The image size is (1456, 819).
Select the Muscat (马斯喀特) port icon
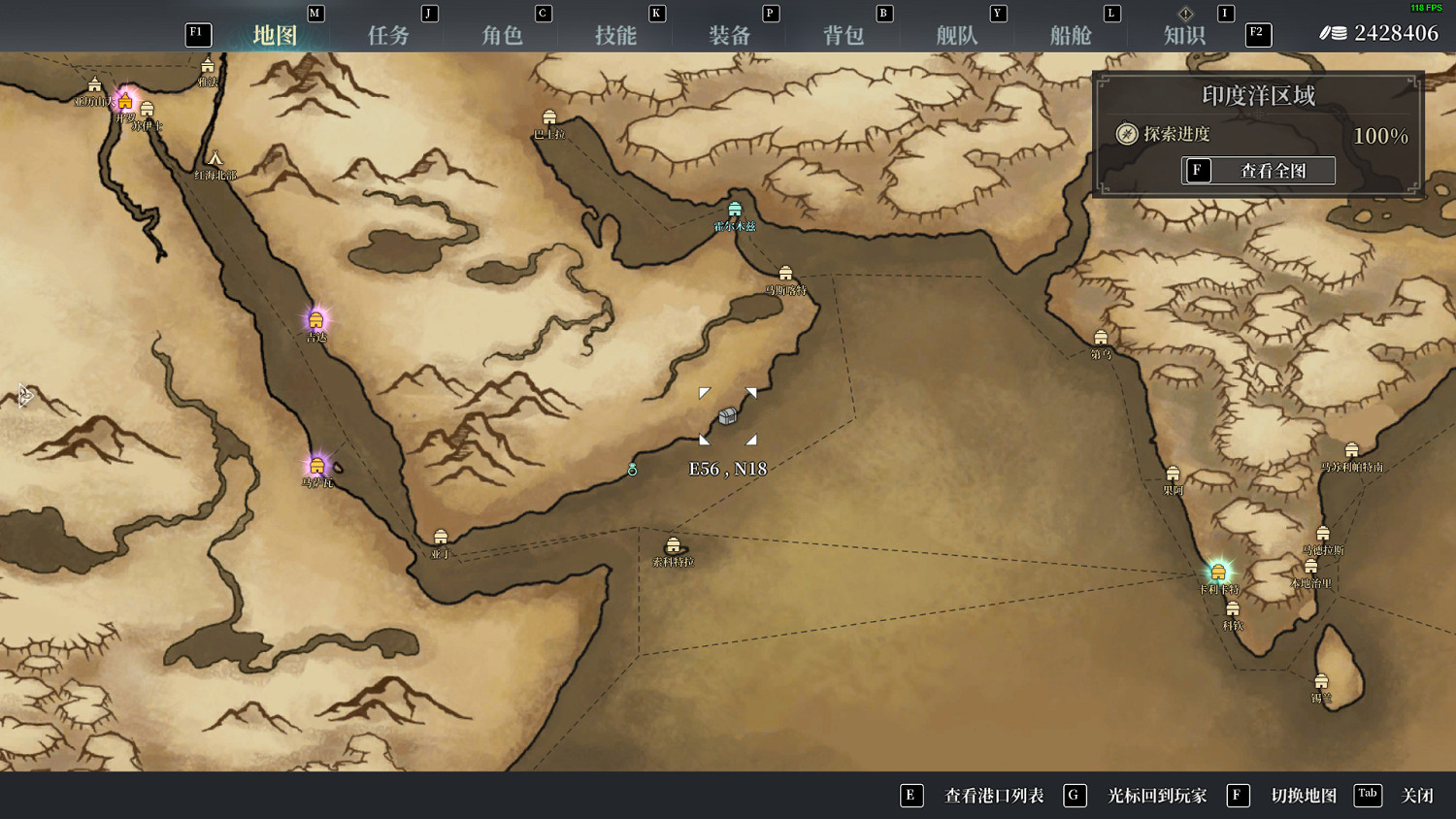coord(784,274)
